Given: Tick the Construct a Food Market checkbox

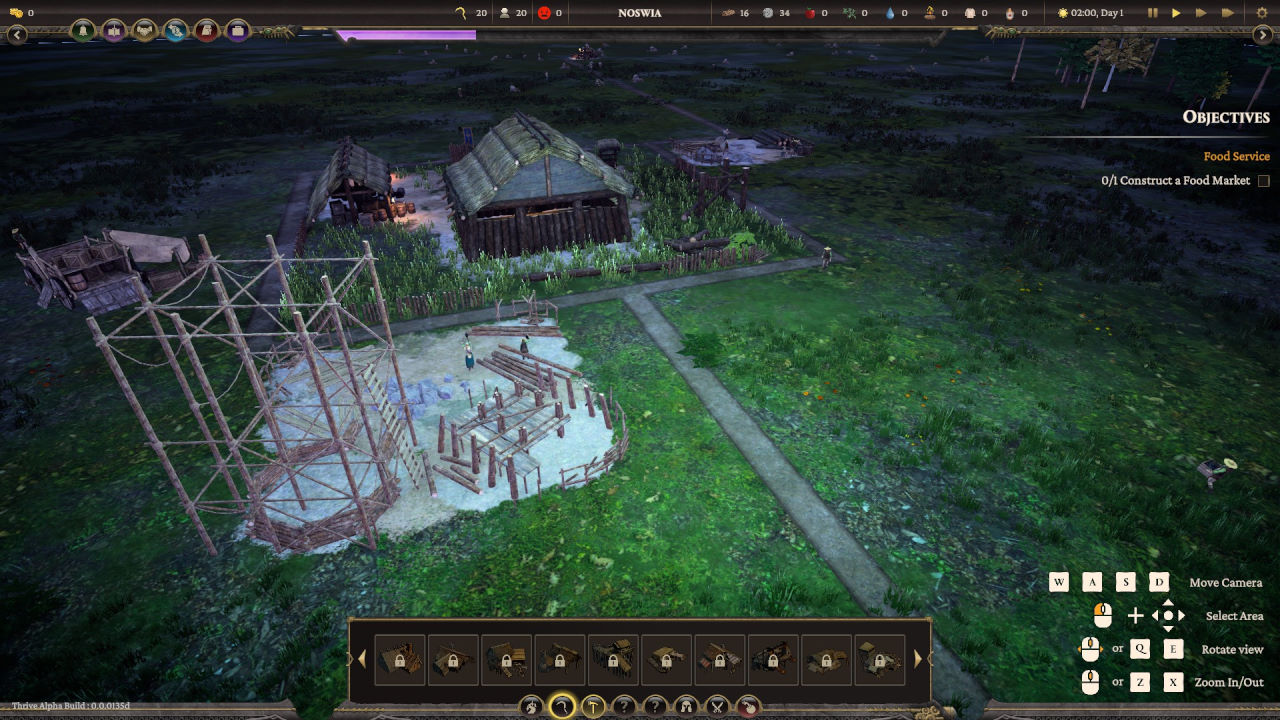Looking at the screenshot, I should [x=1263, y=181].
